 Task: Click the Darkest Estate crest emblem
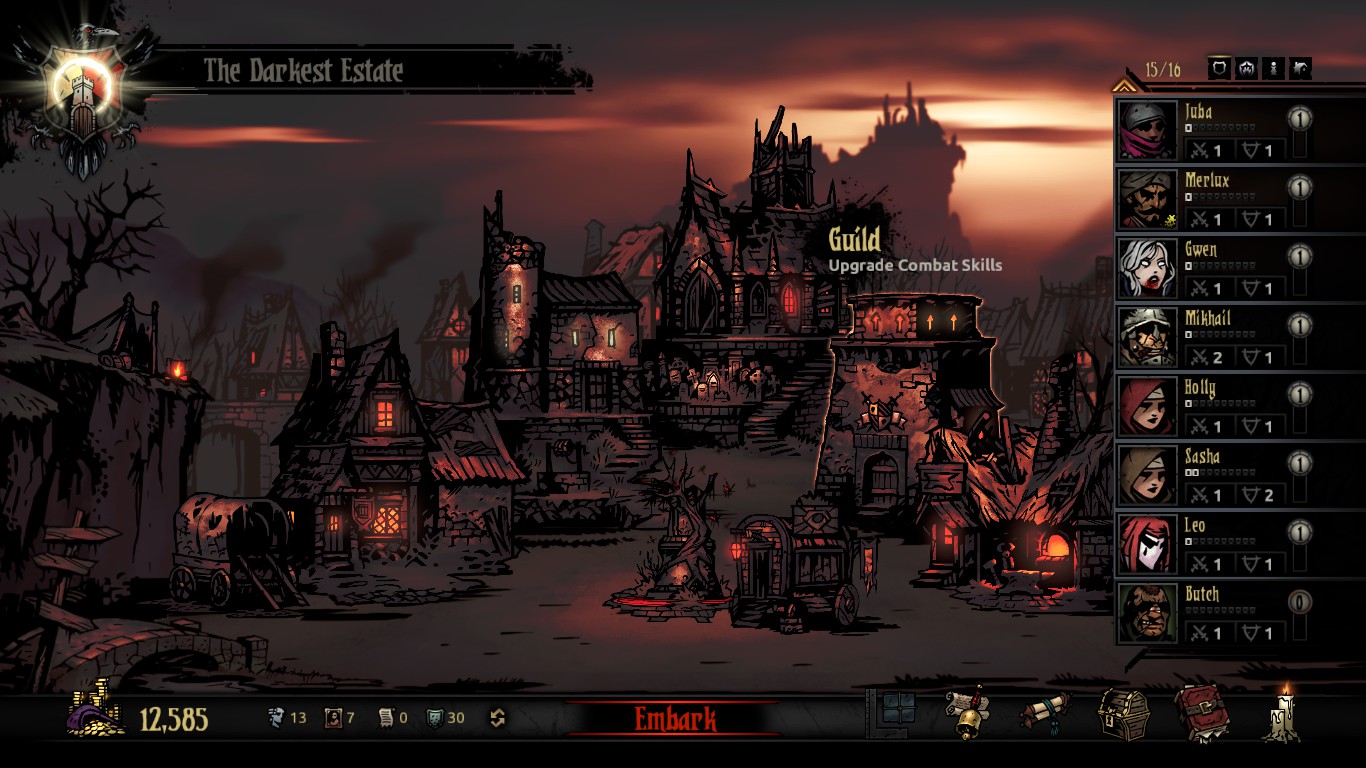tap(84, 95)
